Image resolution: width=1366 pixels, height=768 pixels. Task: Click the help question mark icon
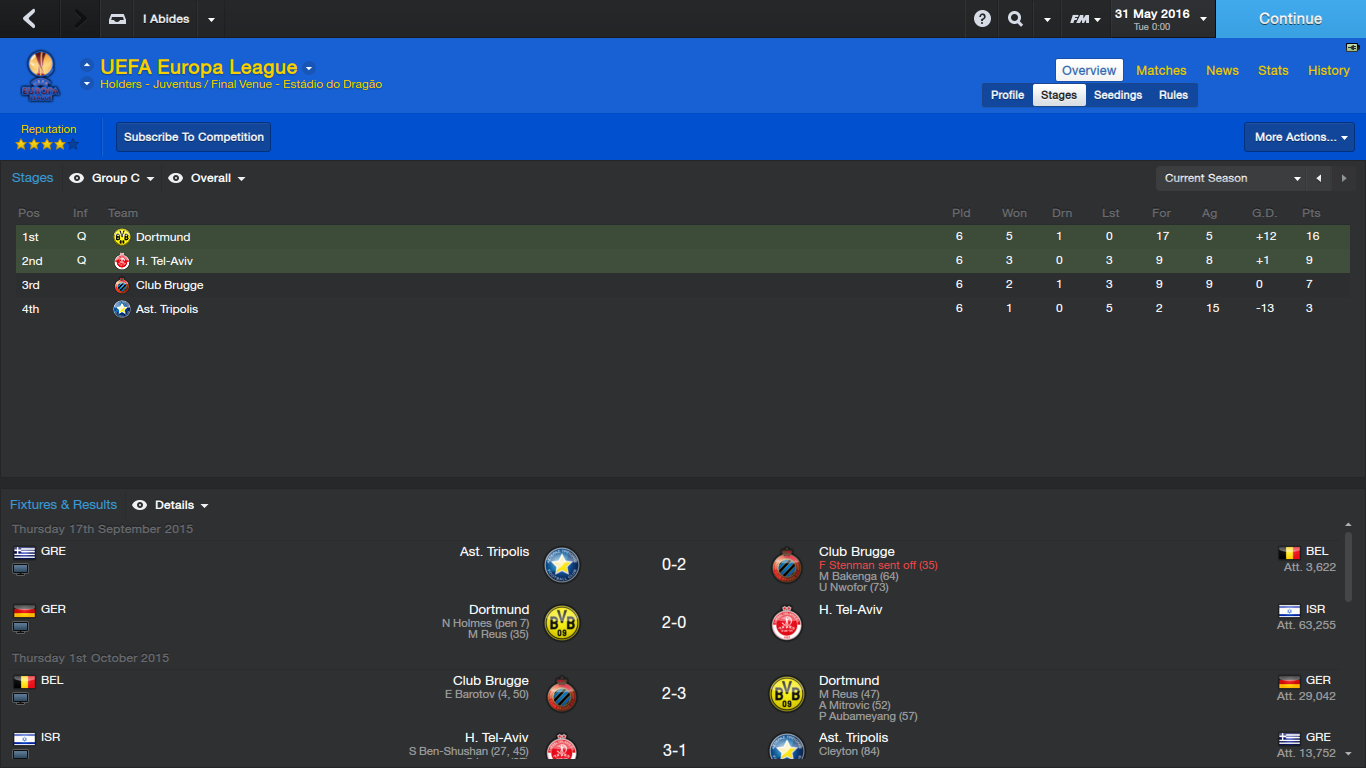980,18
